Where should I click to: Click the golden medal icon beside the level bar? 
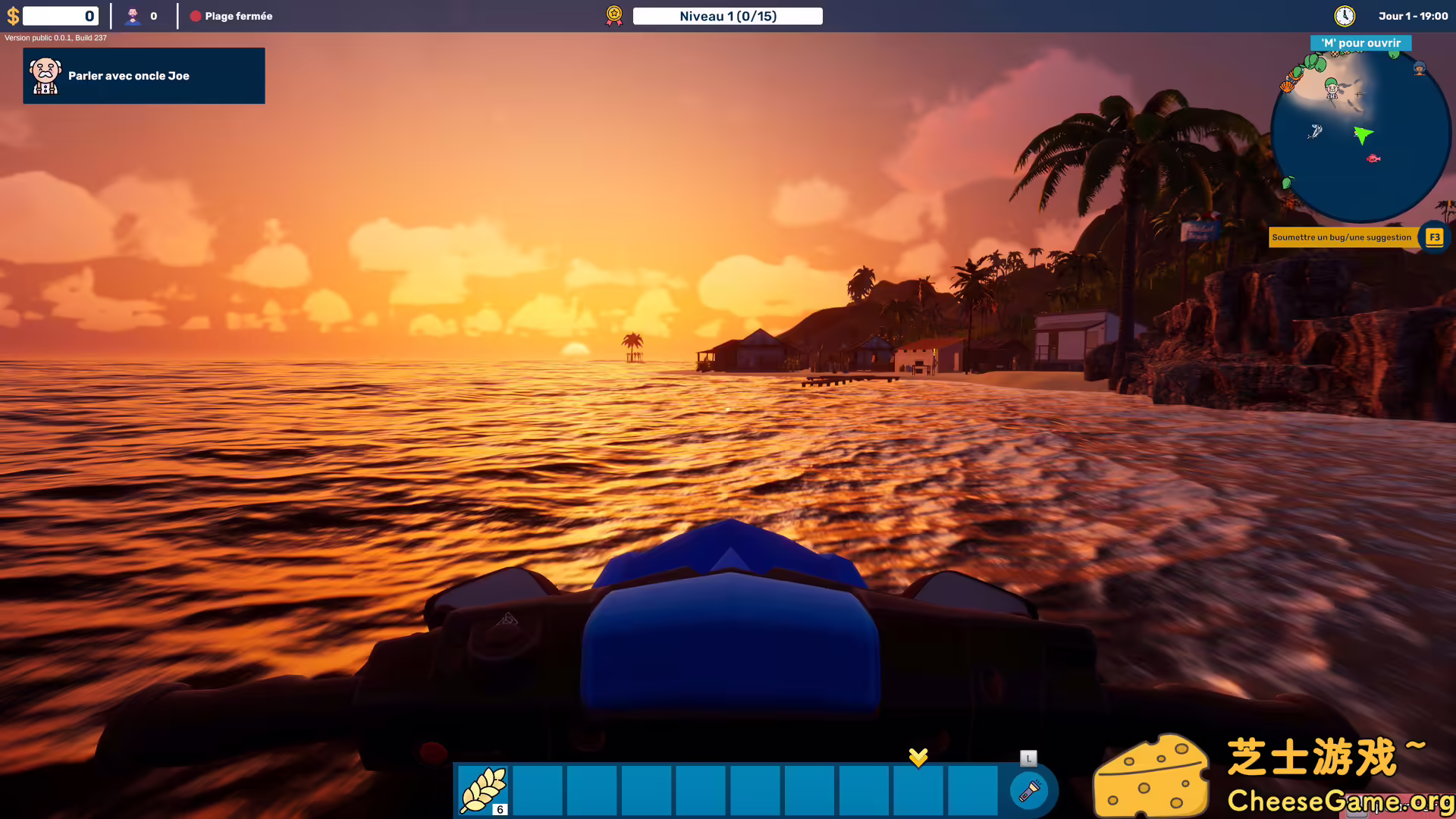[x=613, y=15]
